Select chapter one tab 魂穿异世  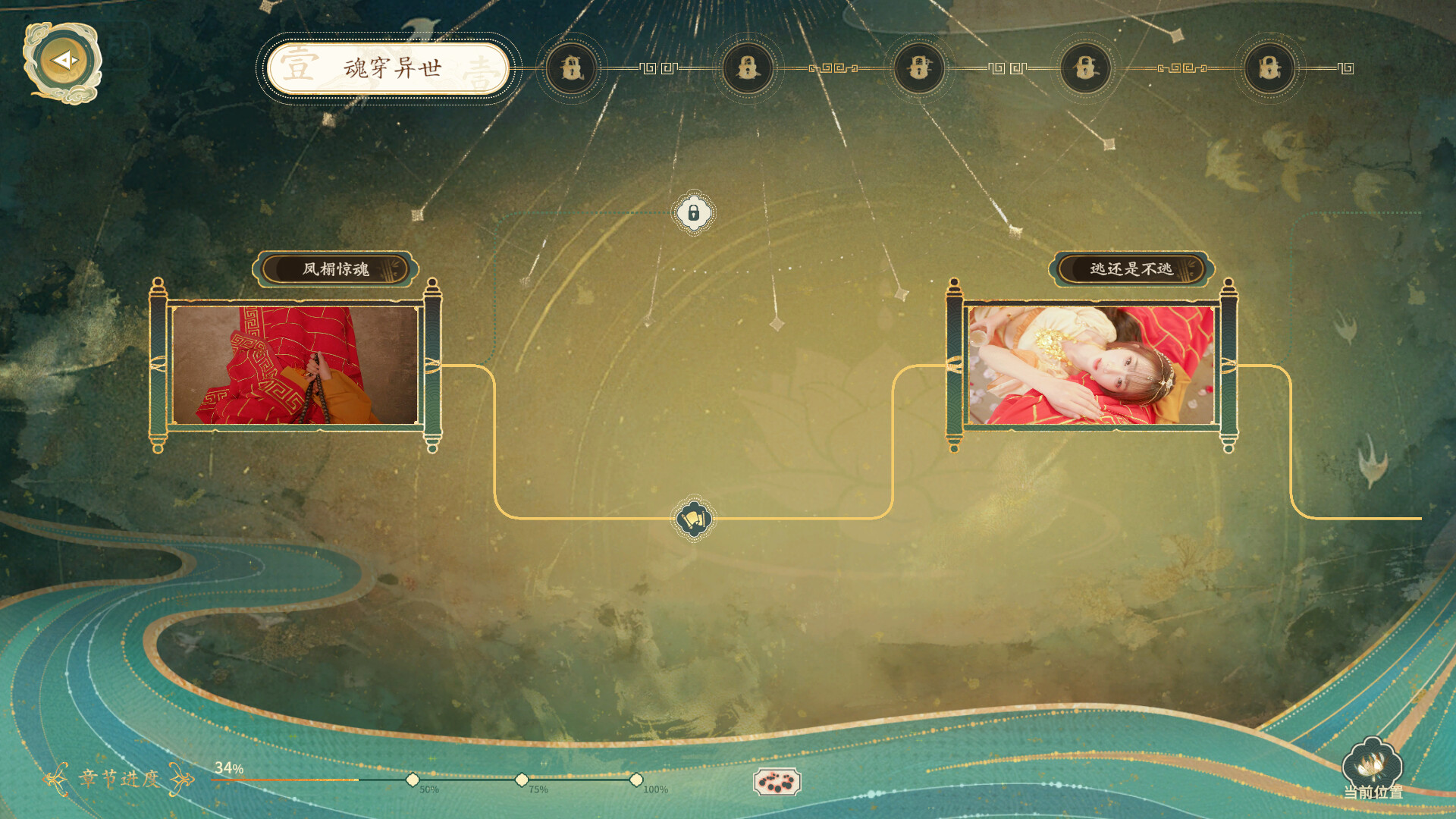tap(388, 68)
